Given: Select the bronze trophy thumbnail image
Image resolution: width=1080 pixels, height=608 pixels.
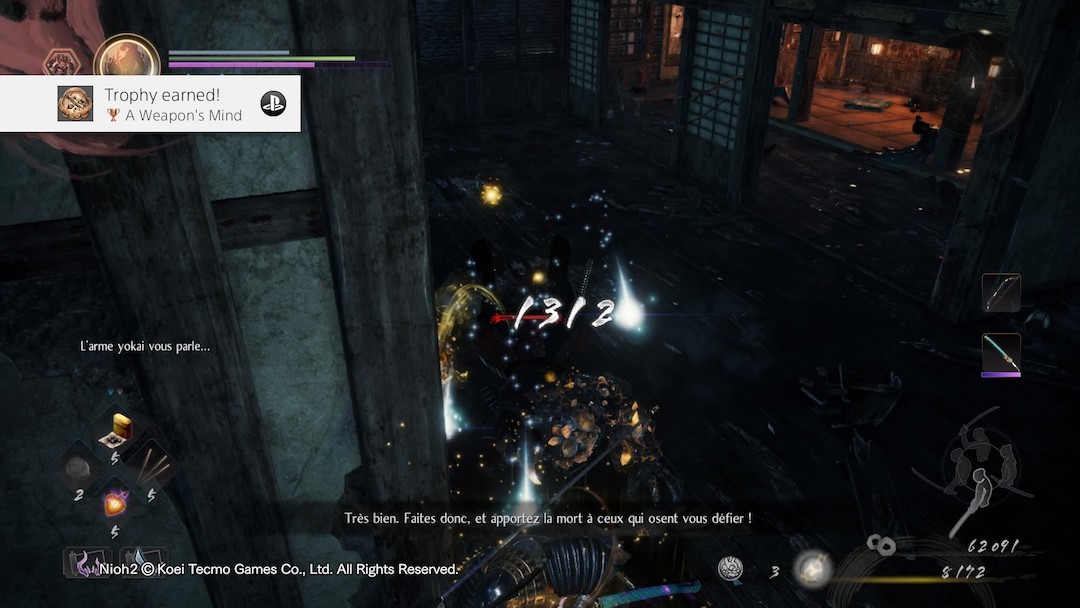Looking at the screenshot, I should click(x=75, y=103).
